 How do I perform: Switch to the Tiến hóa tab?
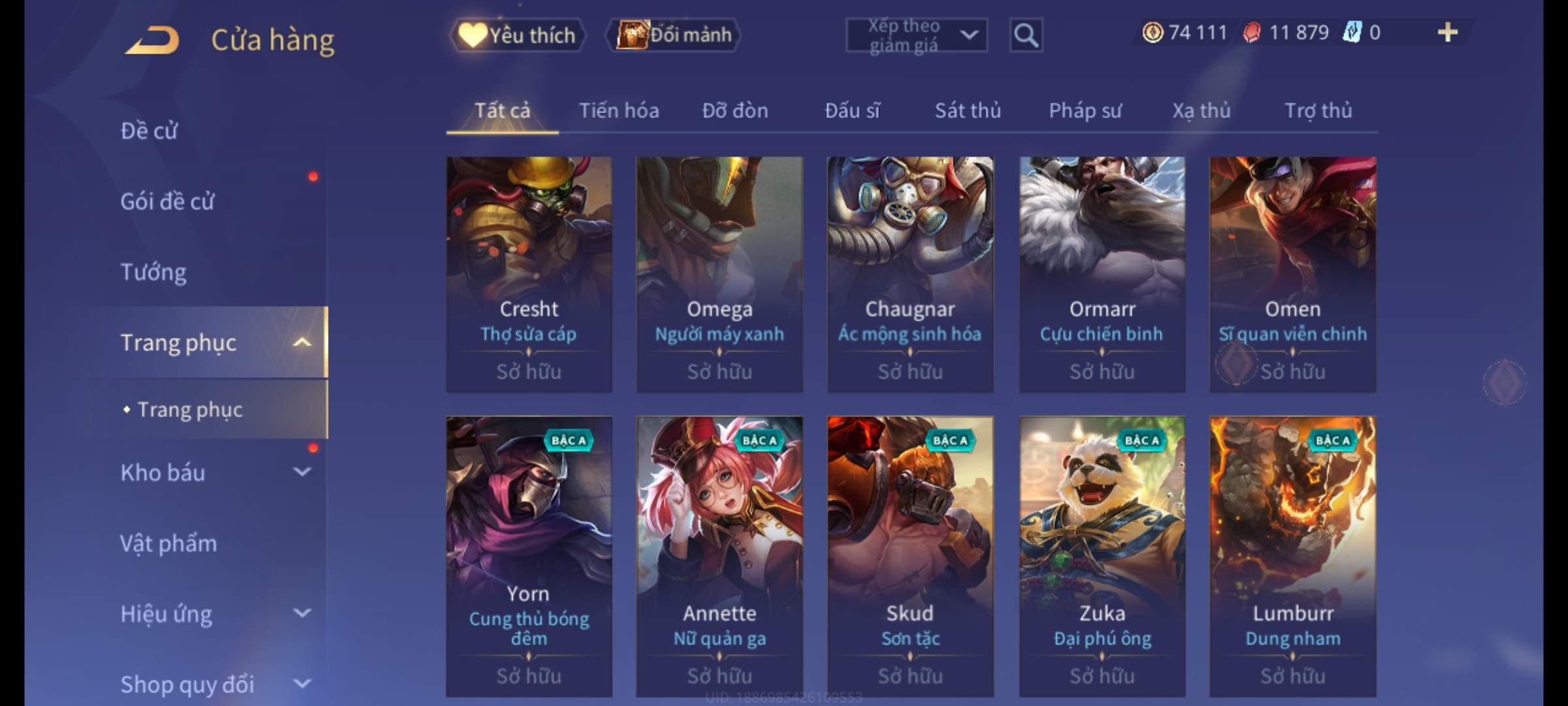point(619,111)
